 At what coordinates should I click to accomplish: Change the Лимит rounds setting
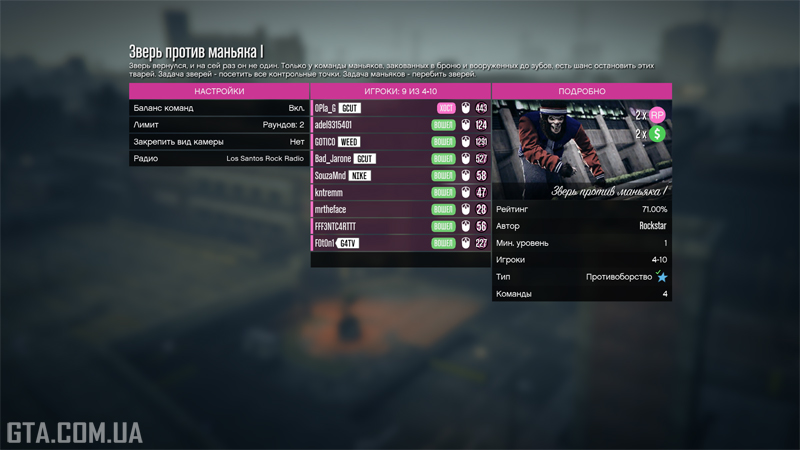point(219,125)
